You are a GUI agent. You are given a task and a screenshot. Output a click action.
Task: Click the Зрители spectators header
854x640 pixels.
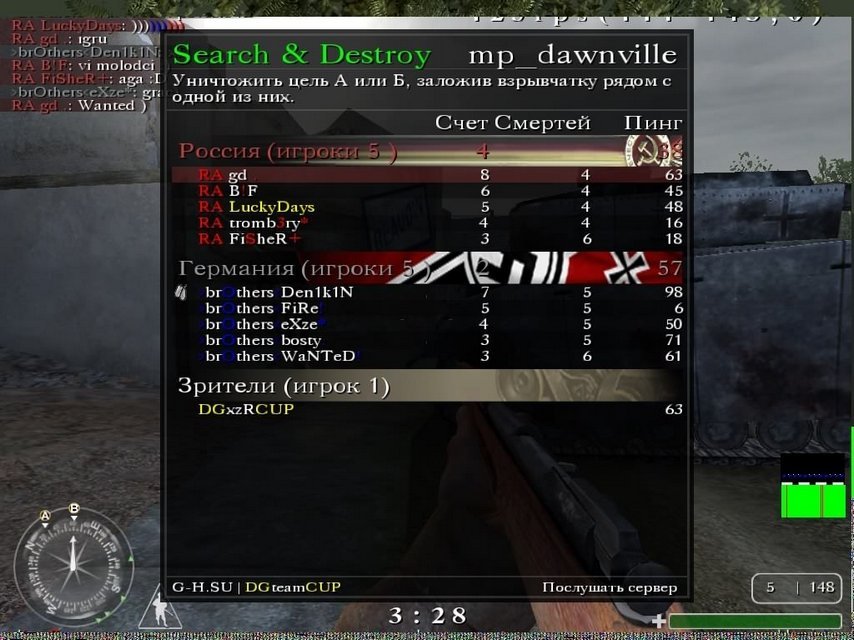pos(284,386)
